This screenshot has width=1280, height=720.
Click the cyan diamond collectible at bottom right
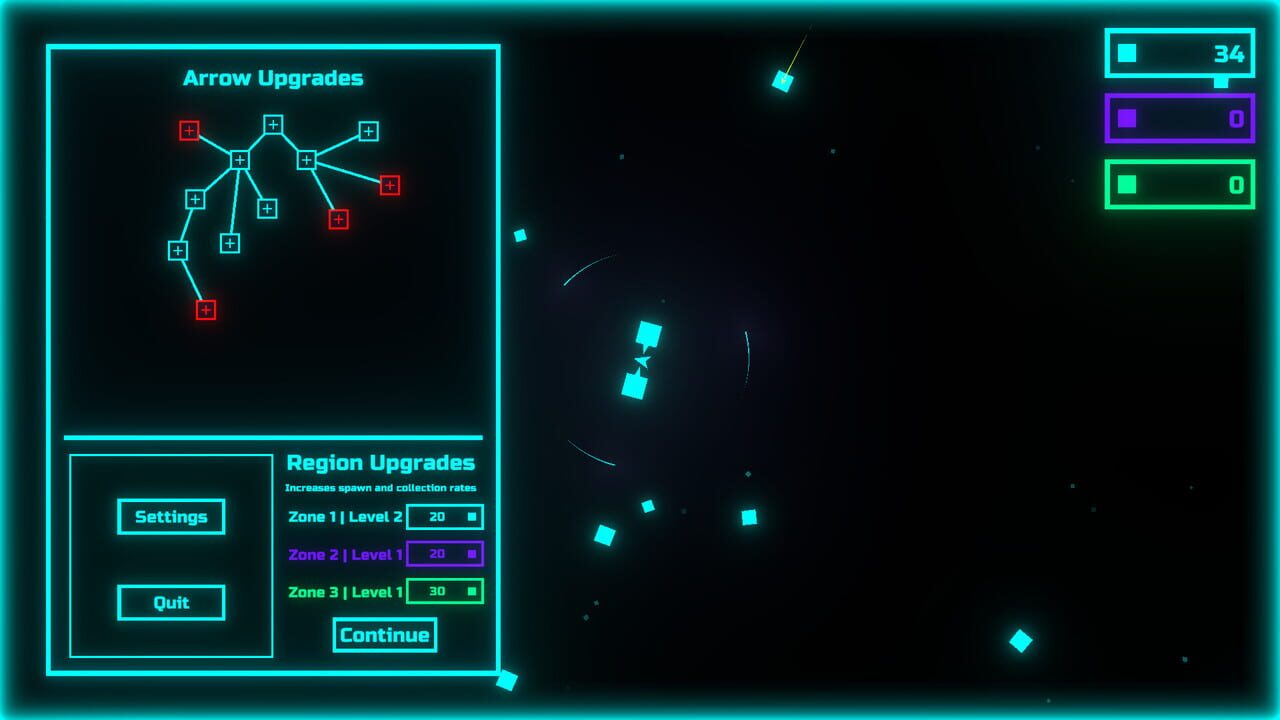(1019, 641)
